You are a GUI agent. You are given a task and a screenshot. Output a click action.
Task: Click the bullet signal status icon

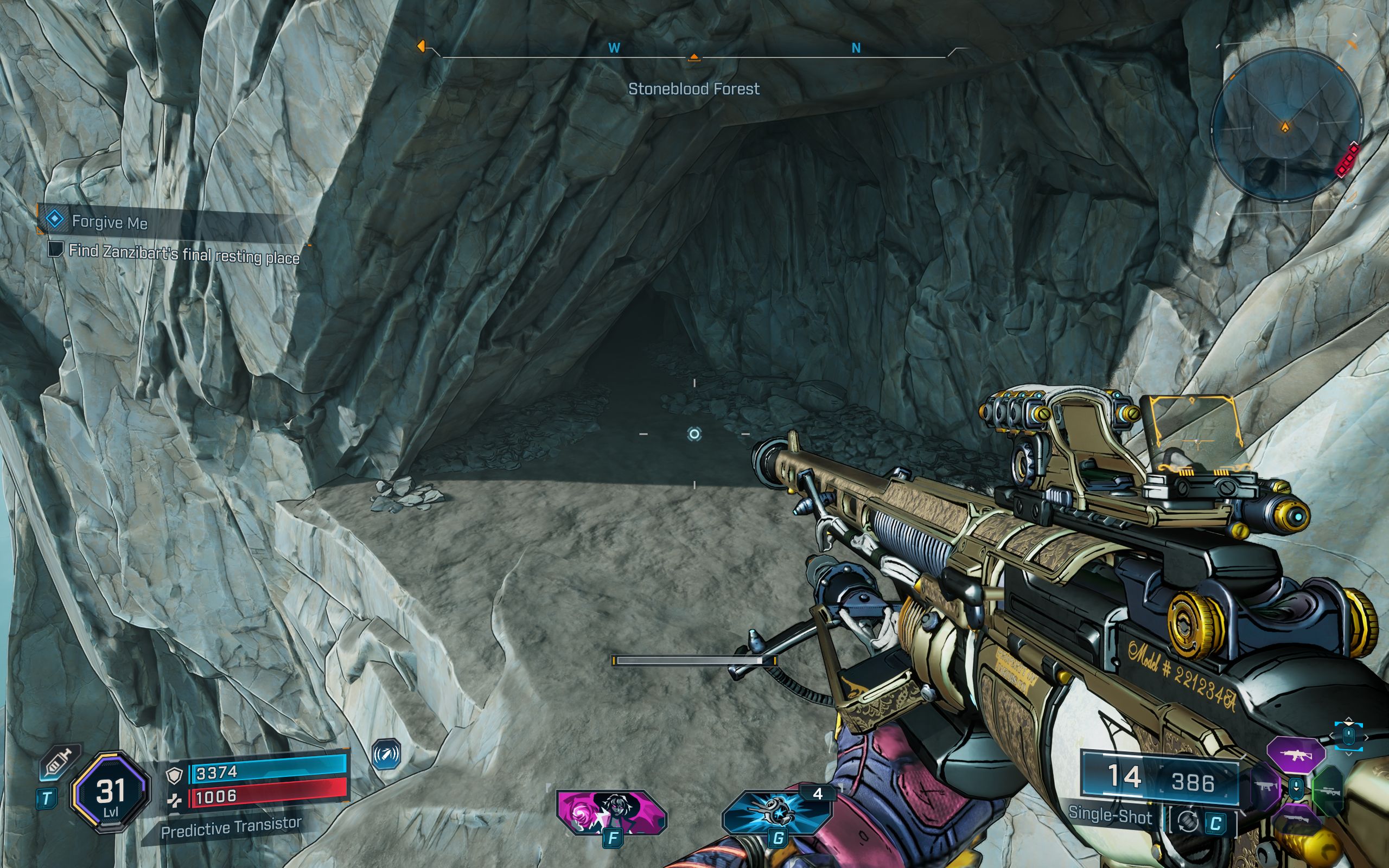tap(386, 754)
